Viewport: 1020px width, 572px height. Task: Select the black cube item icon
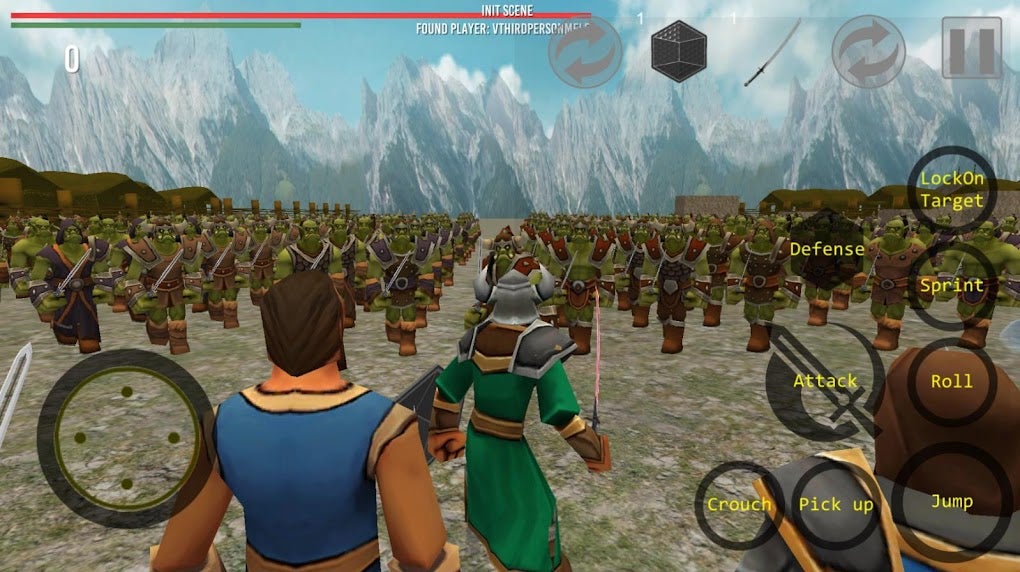(x=679, y=50)
